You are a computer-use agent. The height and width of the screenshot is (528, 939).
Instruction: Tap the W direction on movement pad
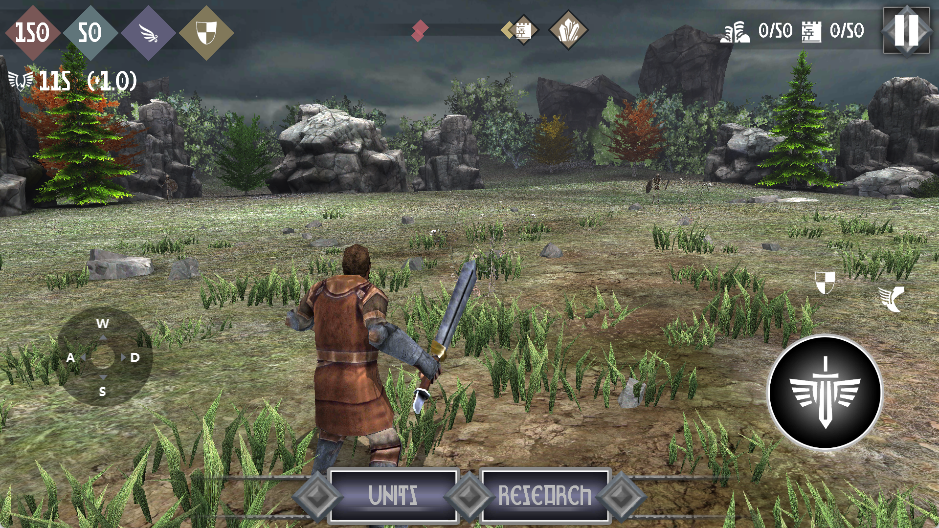click(x=103, y=323)
